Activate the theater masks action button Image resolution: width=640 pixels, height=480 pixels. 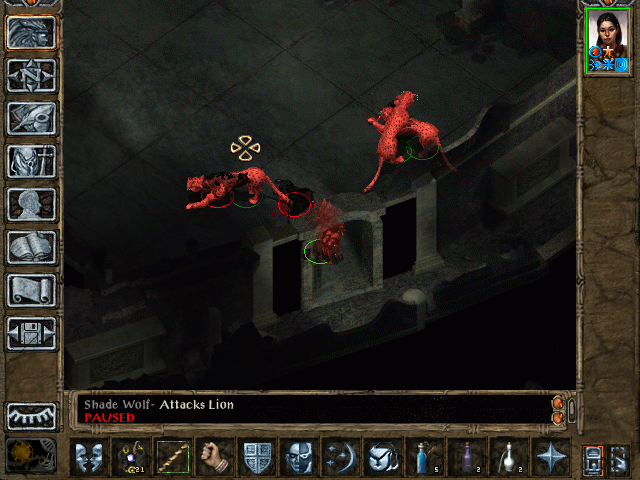coord(89,457)
